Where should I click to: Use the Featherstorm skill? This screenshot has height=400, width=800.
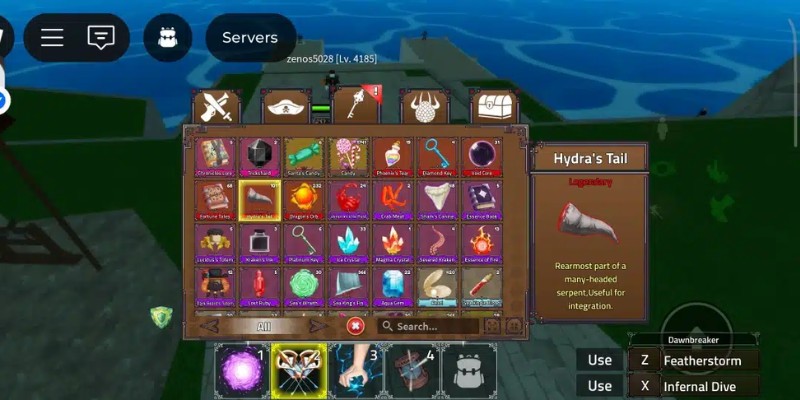pyautogui.click(x=697, y=360)
